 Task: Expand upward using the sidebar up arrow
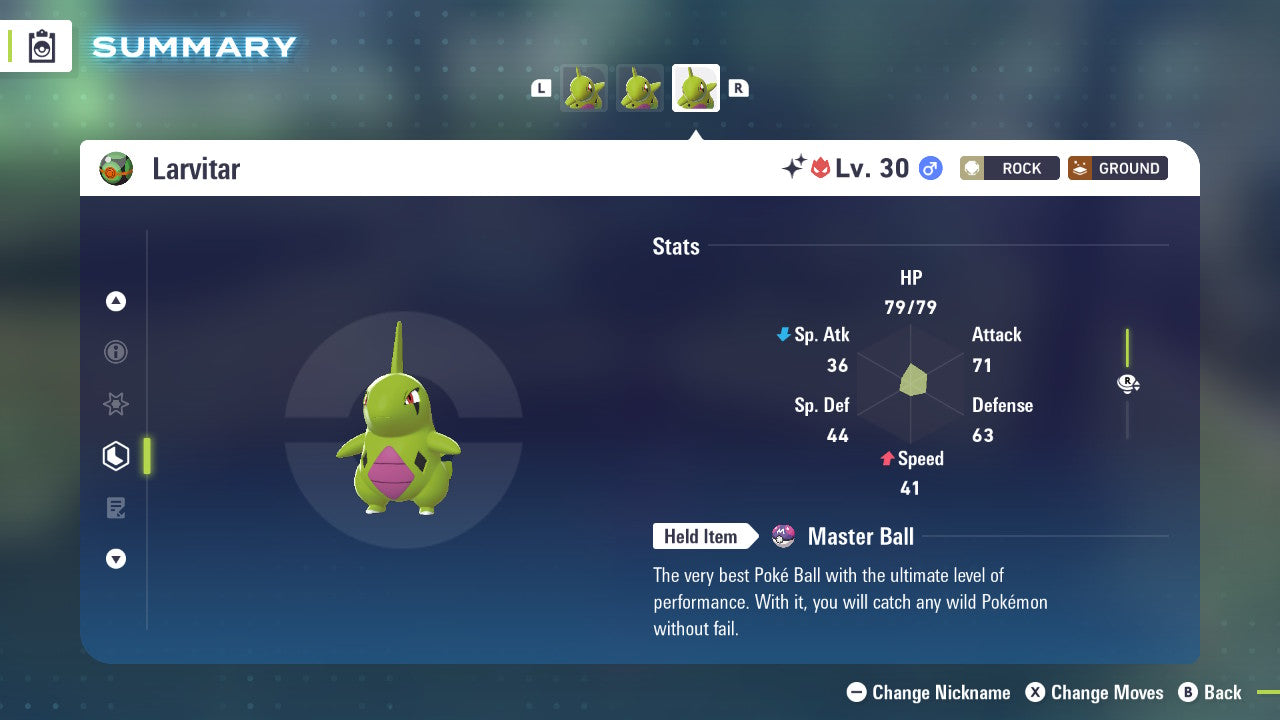tap(116, 301)
